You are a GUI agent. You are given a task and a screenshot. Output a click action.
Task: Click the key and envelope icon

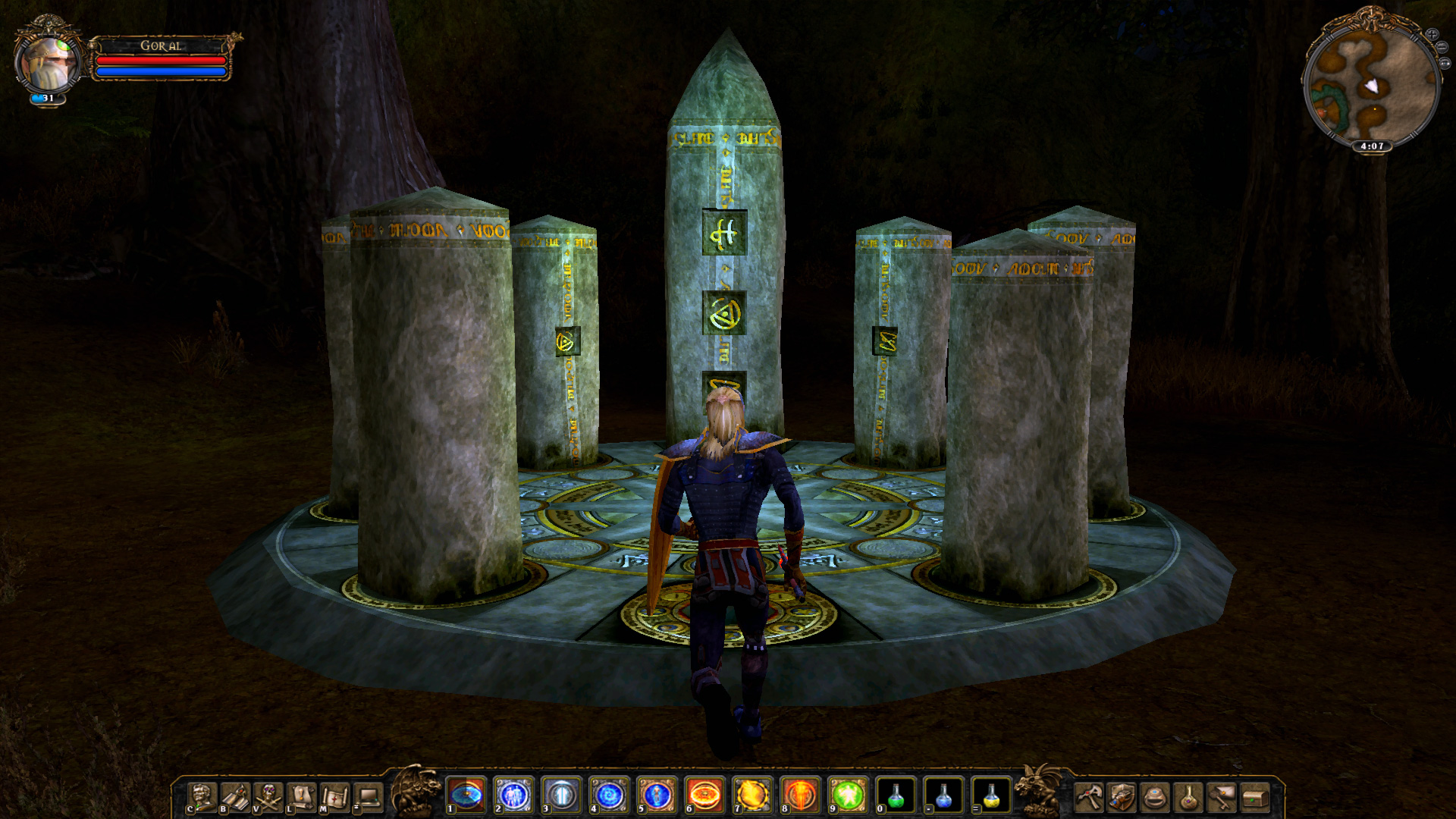(1222, 798)
